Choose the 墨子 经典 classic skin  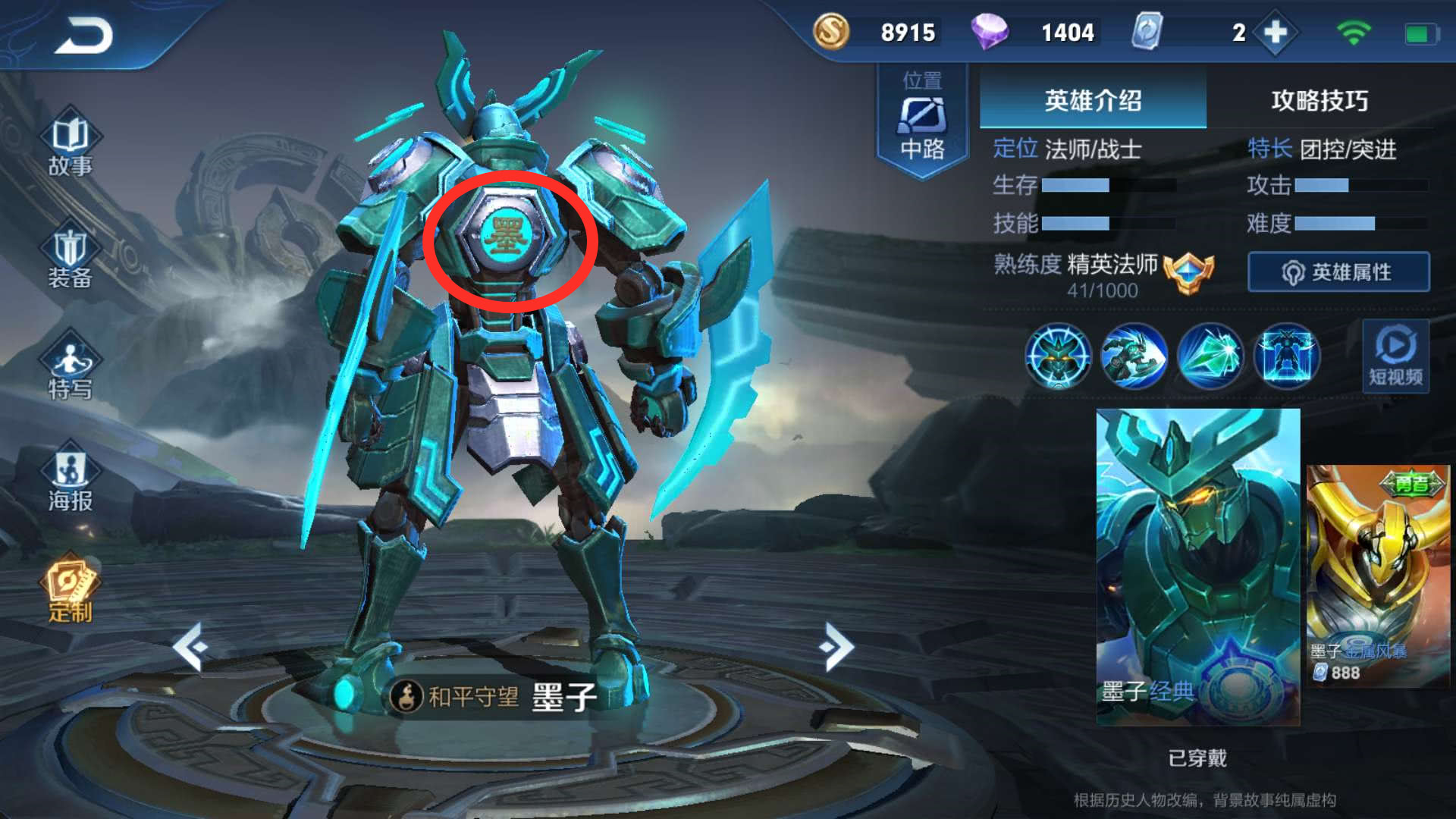click(1197, 566)
